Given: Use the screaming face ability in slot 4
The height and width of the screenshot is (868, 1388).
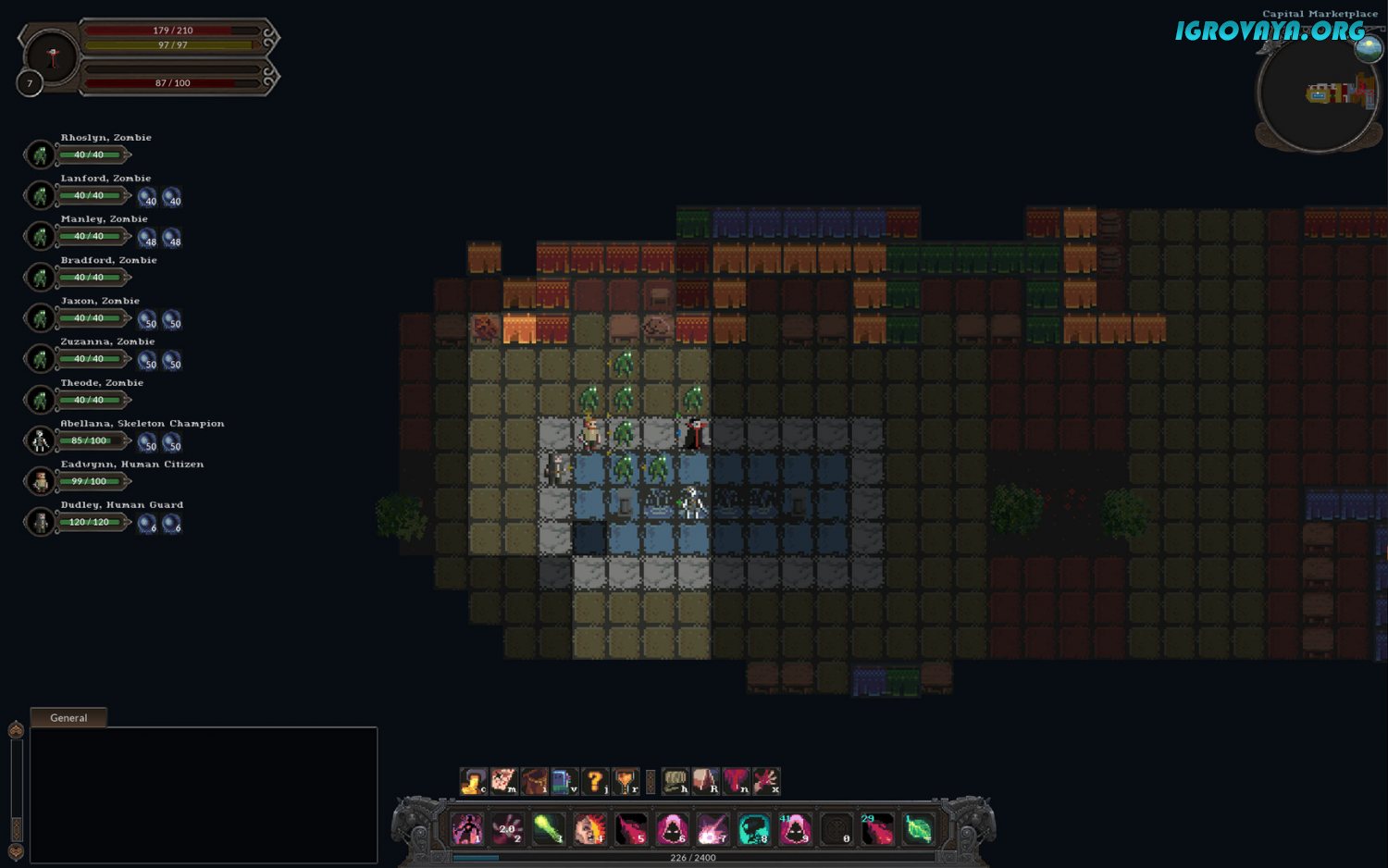Looking at the screenshot, I should coord(589,829).
